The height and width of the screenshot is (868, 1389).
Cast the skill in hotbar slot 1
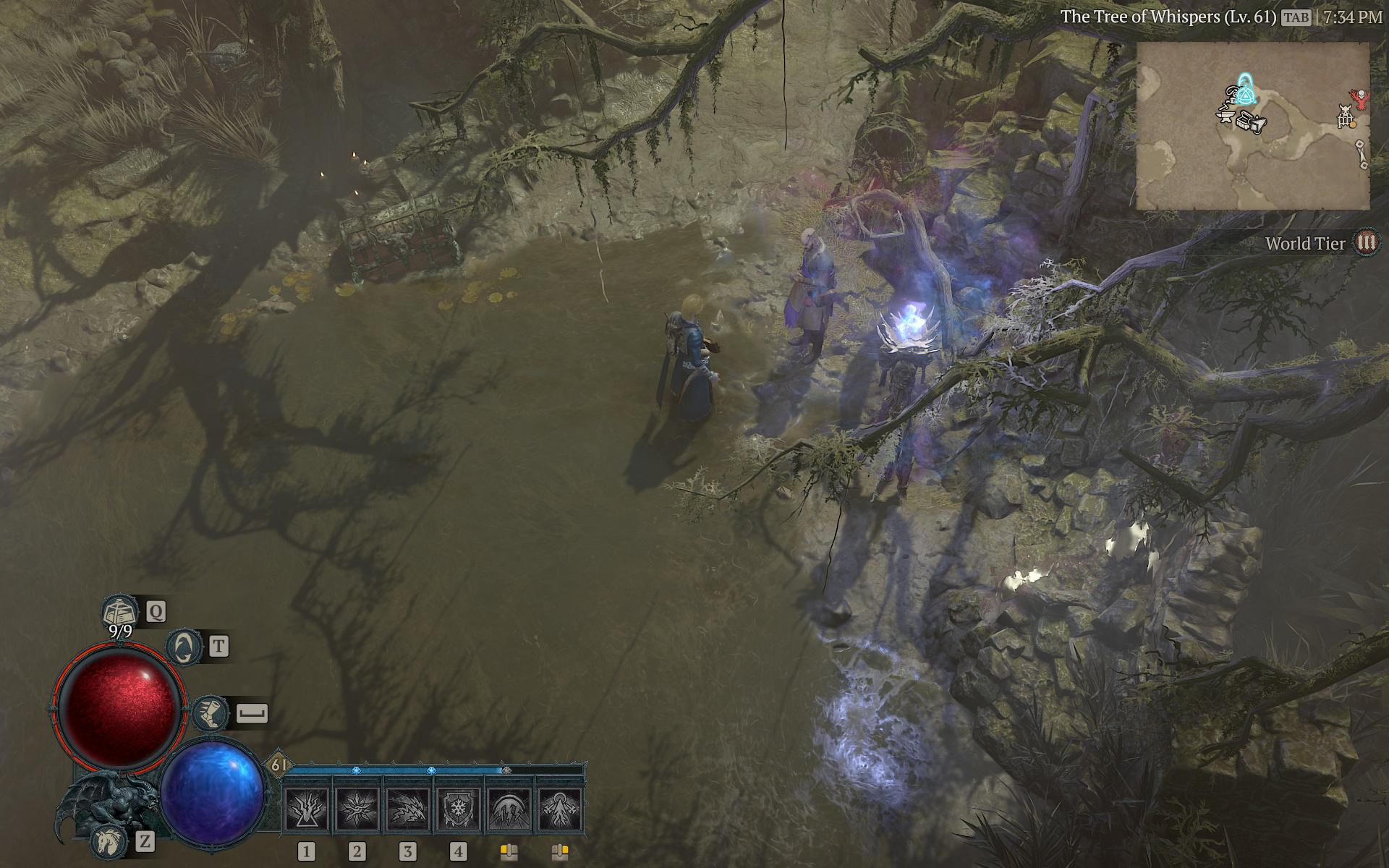click(x=307, y=809)
